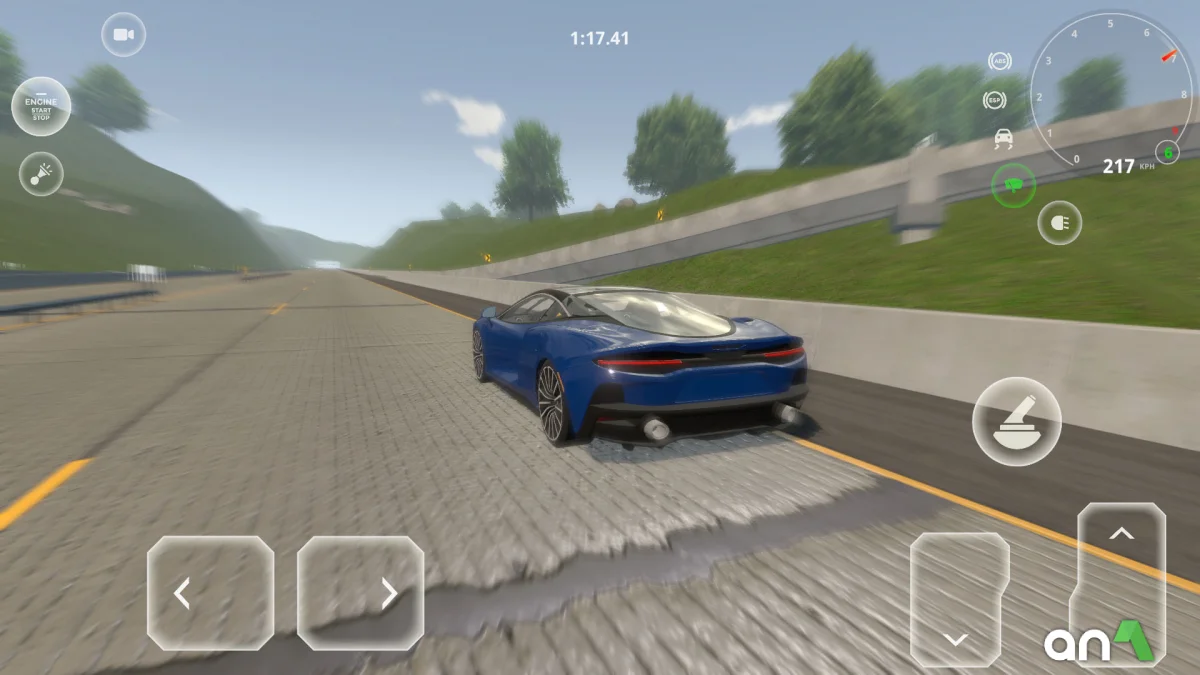This screenshot has height=675, width=1200.
Task: Apply the brake pedal
Action: 959,599
